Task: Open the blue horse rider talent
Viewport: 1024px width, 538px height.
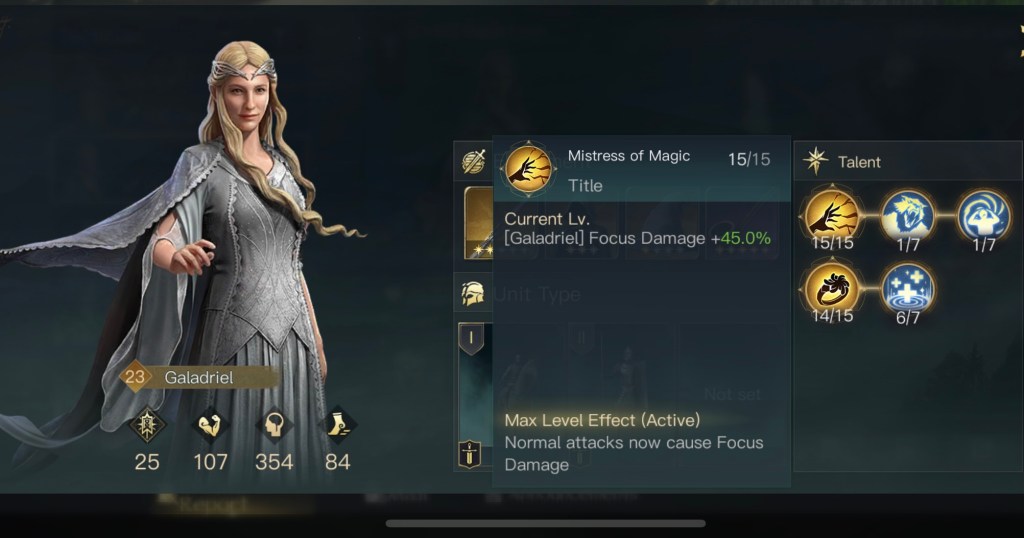Action: point(907,213)
